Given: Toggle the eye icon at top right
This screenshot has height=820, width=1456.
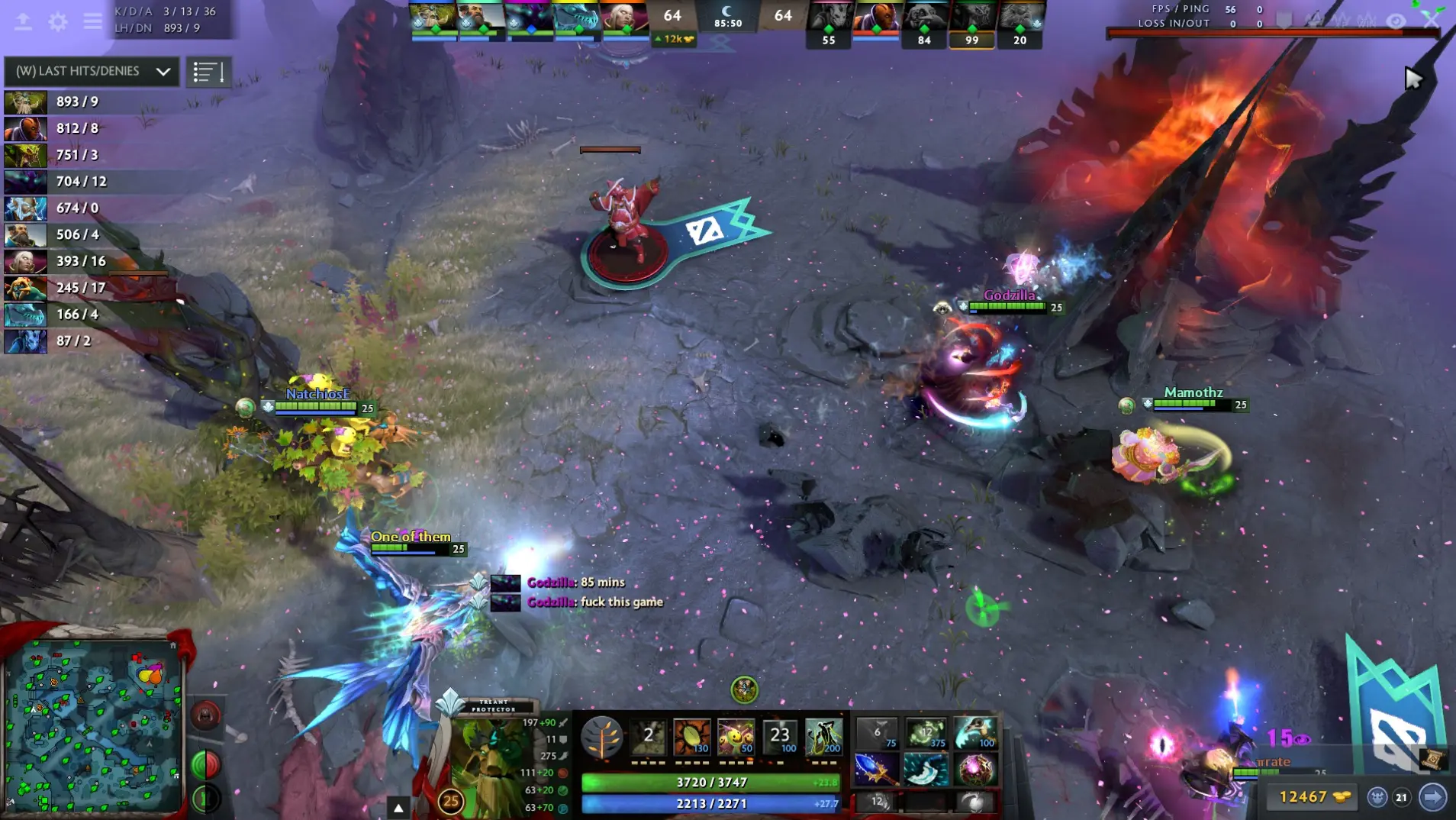Looking at the screenshot, I should coord(1396,21).
